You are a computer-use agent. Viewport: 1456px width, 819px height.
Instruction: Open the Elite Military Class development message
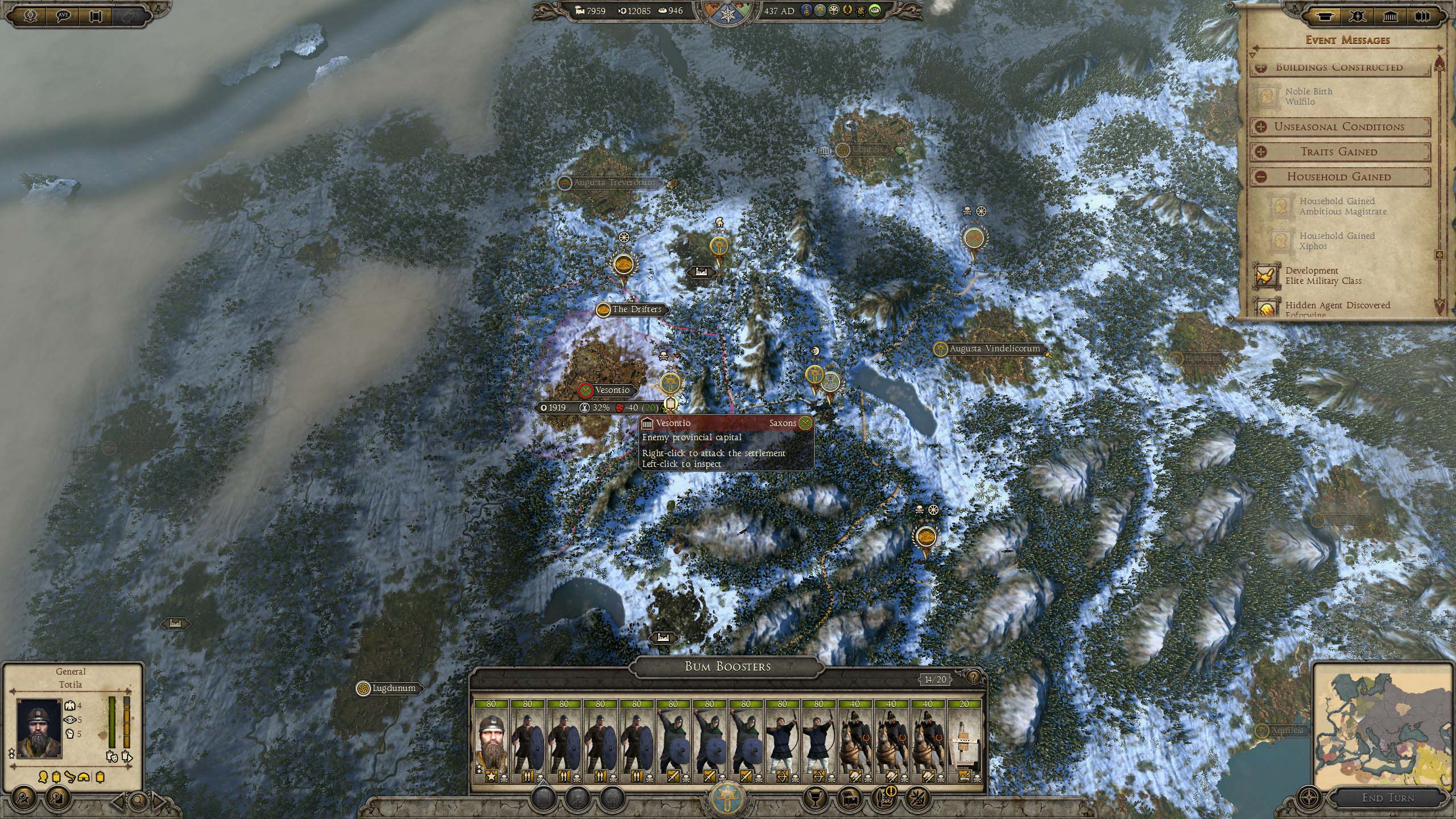click(x=1322, y=276)
